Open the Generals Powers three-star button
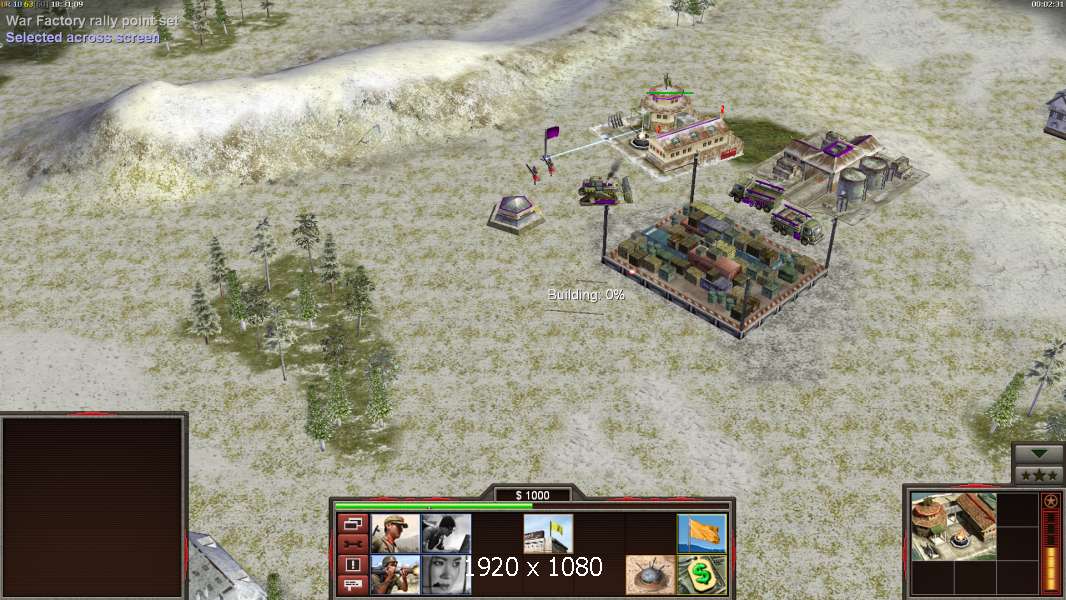The height and width of the screenshot is (600, 1066). pyautogui.click(x=1038, y=475)
